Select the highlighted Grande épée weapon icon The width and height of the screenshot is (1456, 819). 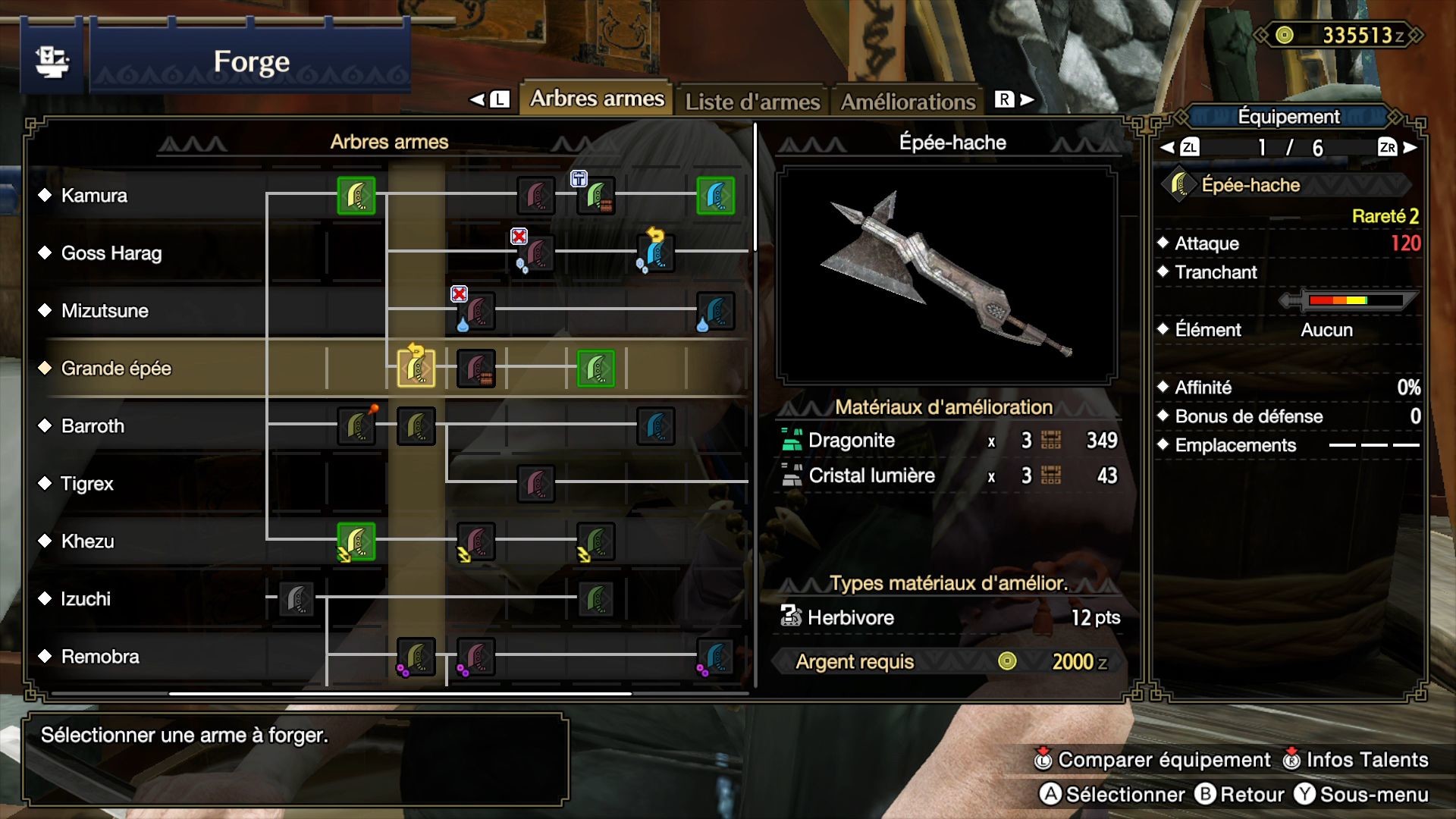pos(414,369)
